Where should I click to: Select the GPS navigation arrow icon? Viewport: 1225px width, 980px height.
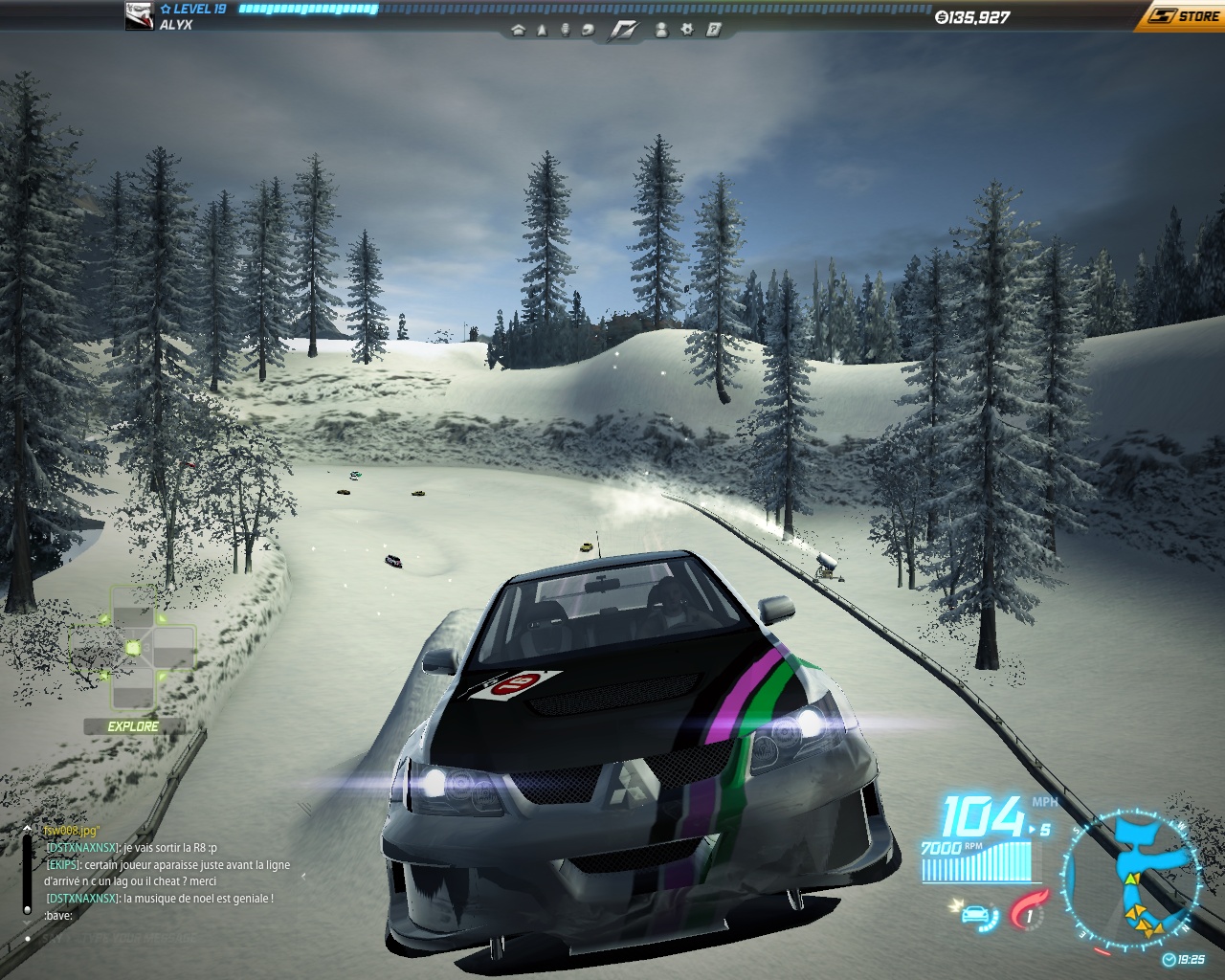coord(543,32)
